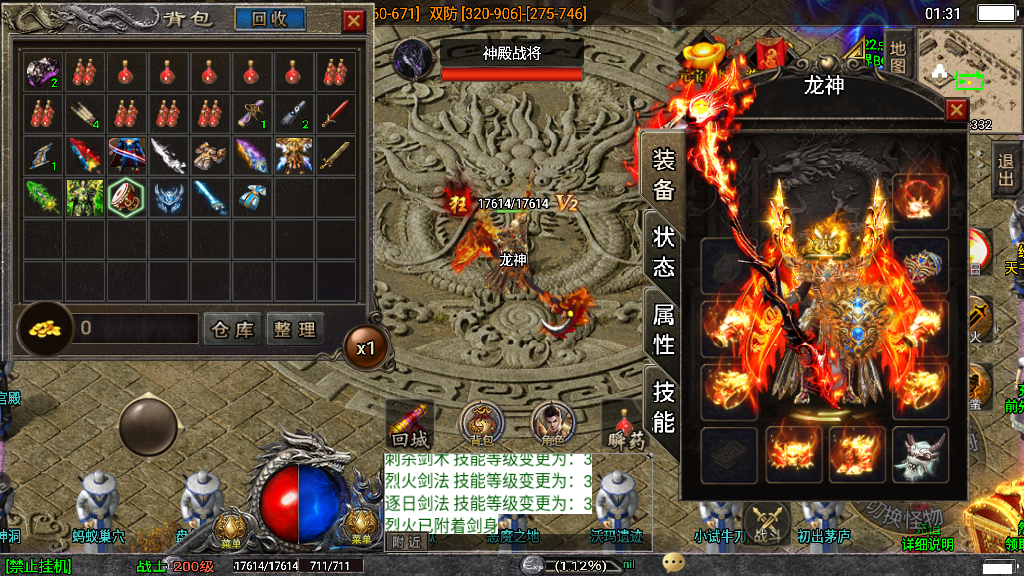Image resolution: width=1024 pixels, height=576 pixels.
Task: Close the 龙神 character panel
Action: pos(956,110)
